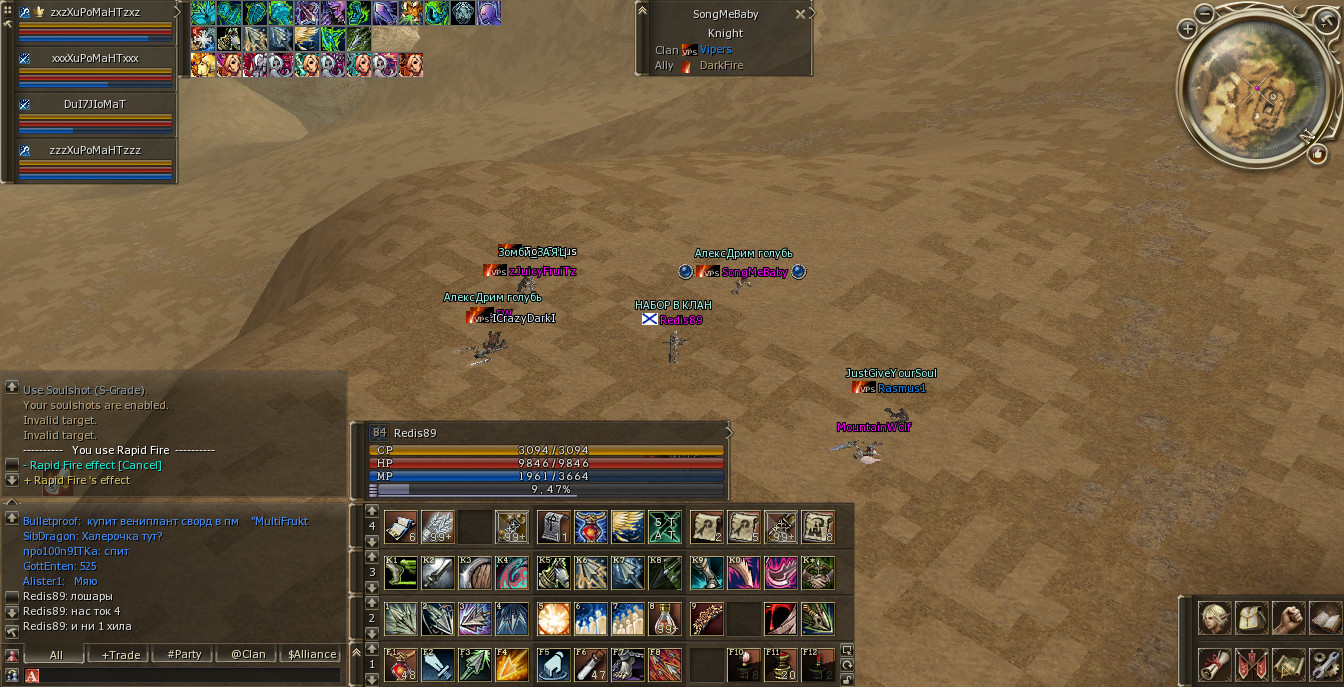
Task: Activate the STAT icon on hotbar four
Action: point(666,526)
